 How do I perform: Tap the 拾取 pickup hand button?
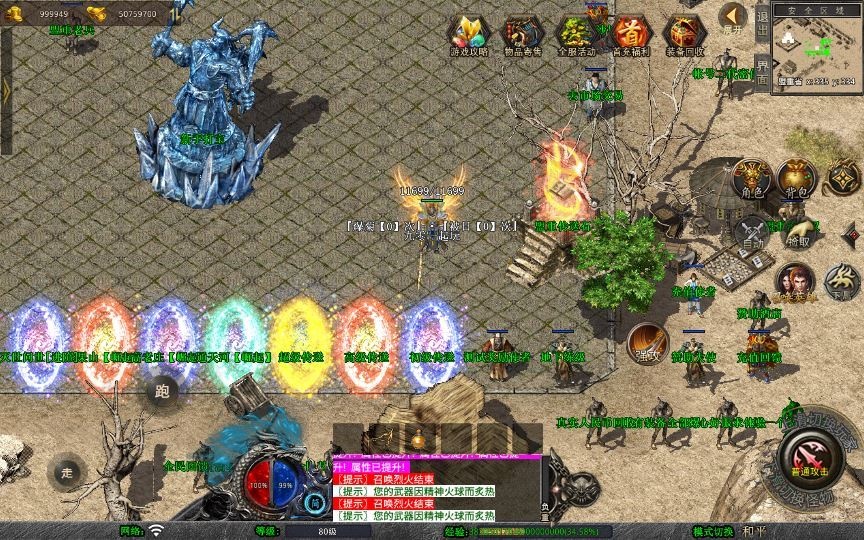tap(798, 233)
